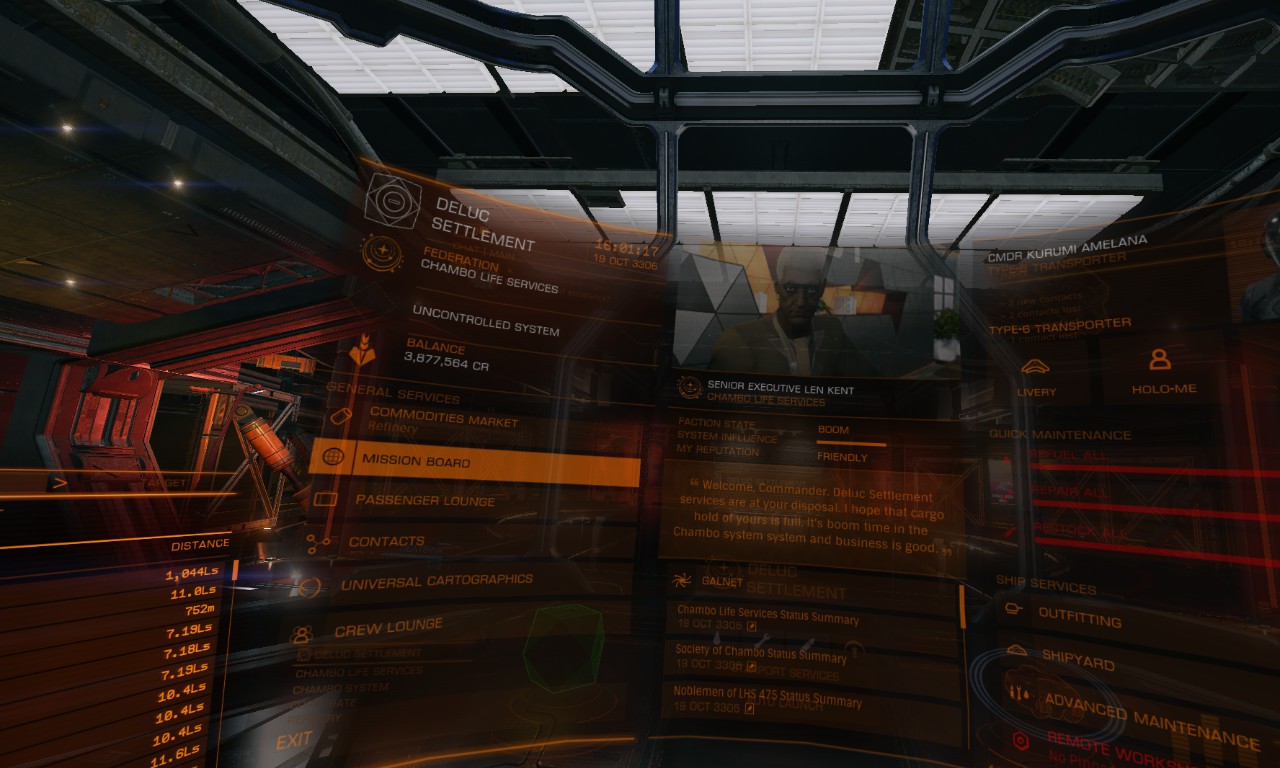This screenshot has width=1280, height=768.
Task: Read Society of Chambo Status Summary
Action: 761,655
